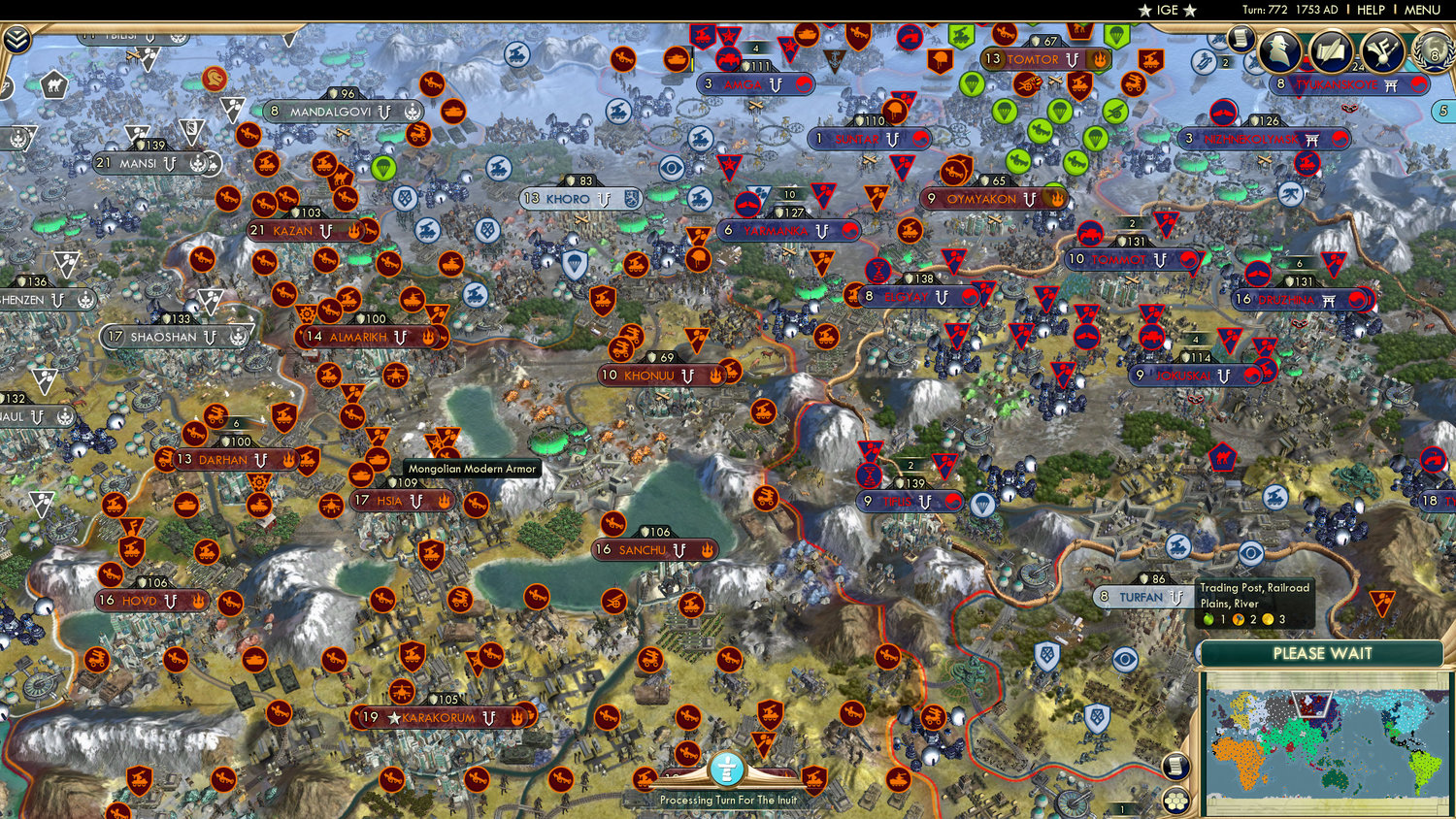Click Tyukanskoye's red religion icon
The image size is (1456, 819).
pyautogui.click(x=1419, y=85)
